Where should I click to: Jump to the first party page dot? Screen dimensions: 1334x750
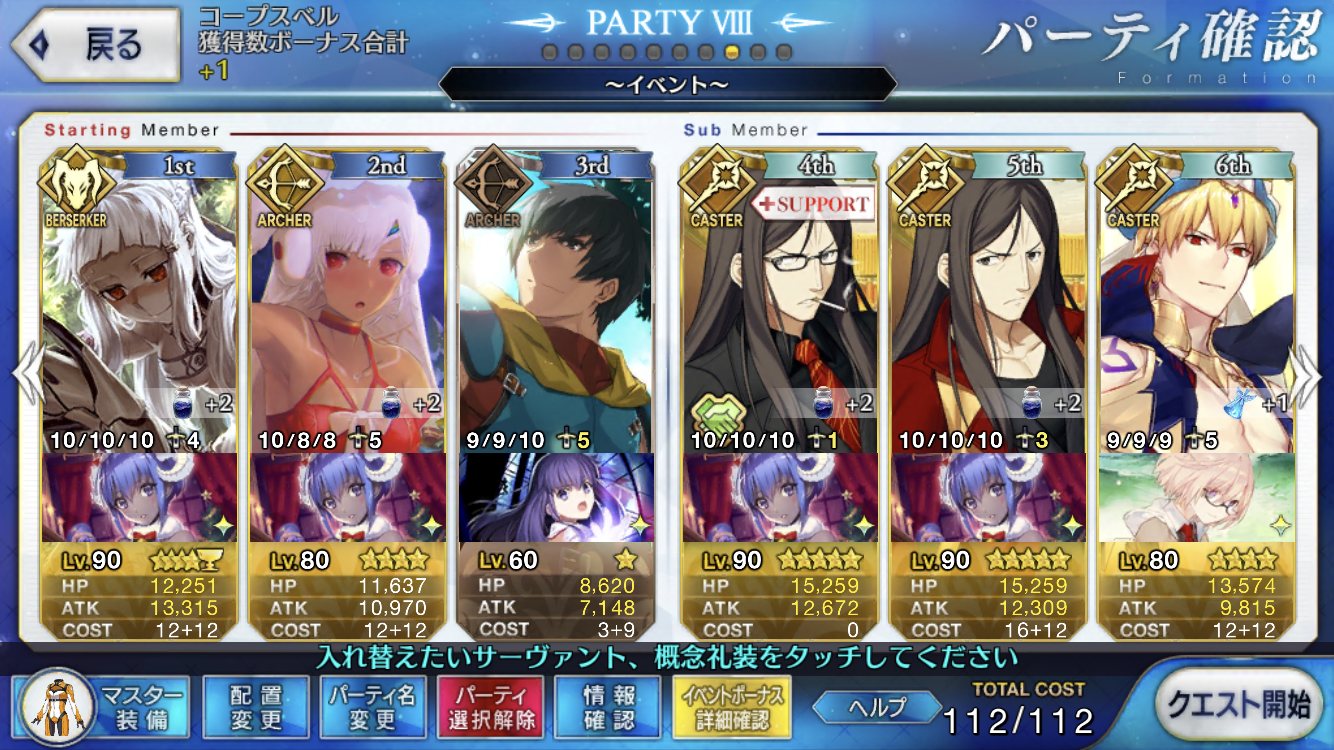coord(549,51)
